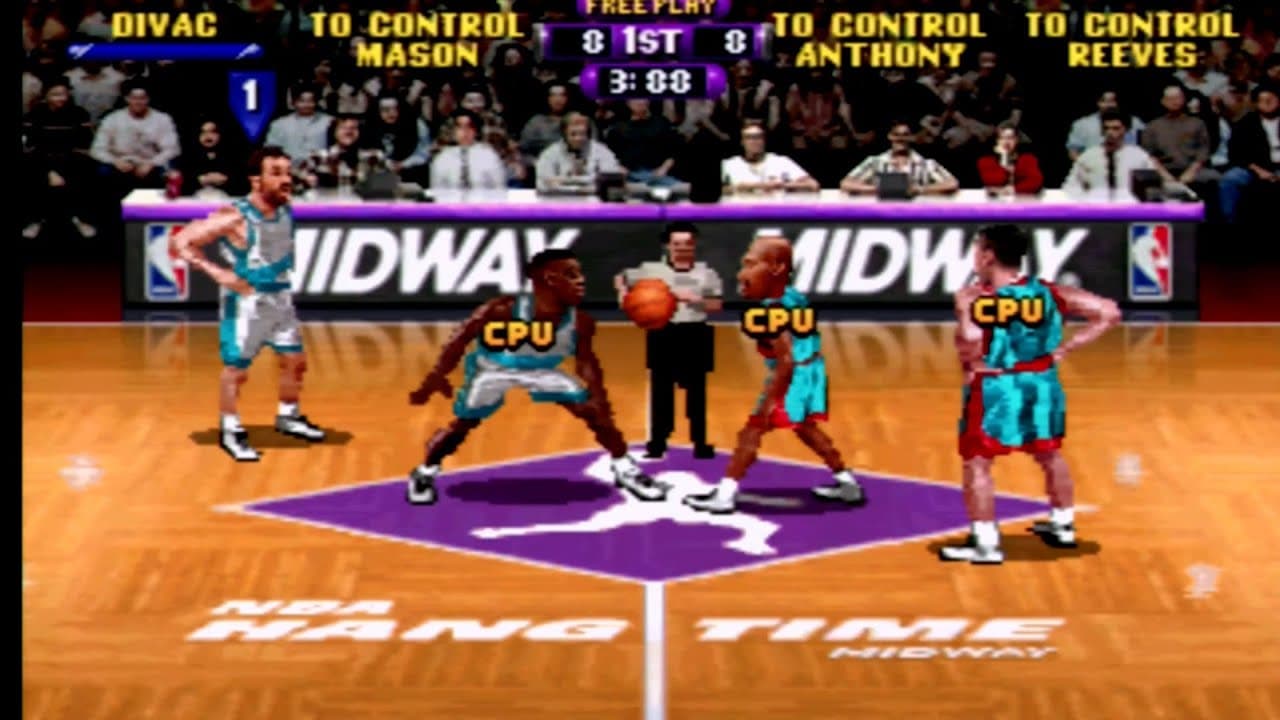Select the CPU label above the ball handler
This screenshot has height=720, width=1280.
click(778, 322)
